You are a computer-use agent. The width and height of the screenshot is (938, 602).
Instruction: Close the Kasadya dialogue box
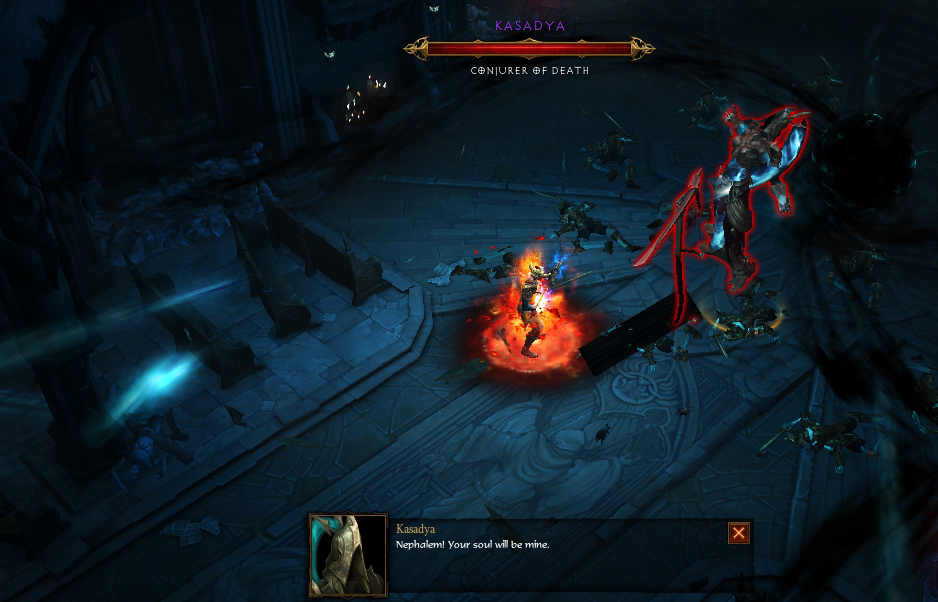point(739,533)
